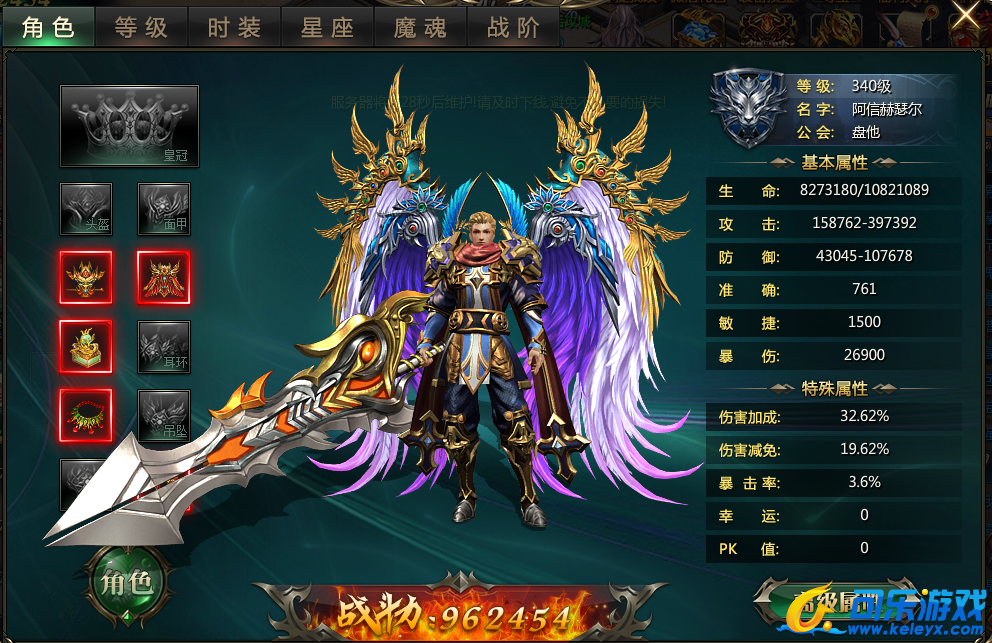Choose the empty 面甲 face armor slot
The image size is (992, 643).
[x=163, y=209]
